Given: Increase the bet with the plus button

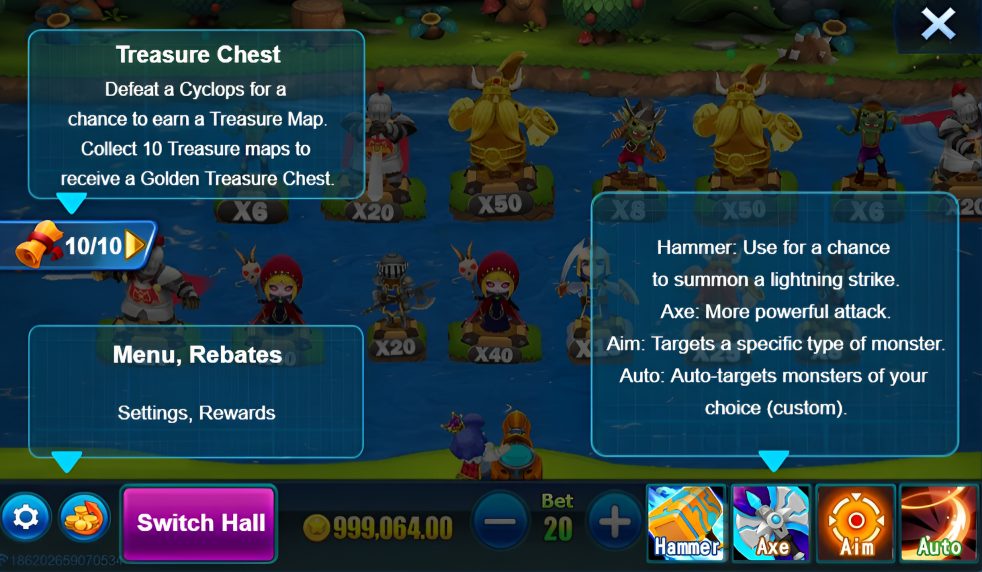Looking at the screenshot, I should click(x=614, y=521).
